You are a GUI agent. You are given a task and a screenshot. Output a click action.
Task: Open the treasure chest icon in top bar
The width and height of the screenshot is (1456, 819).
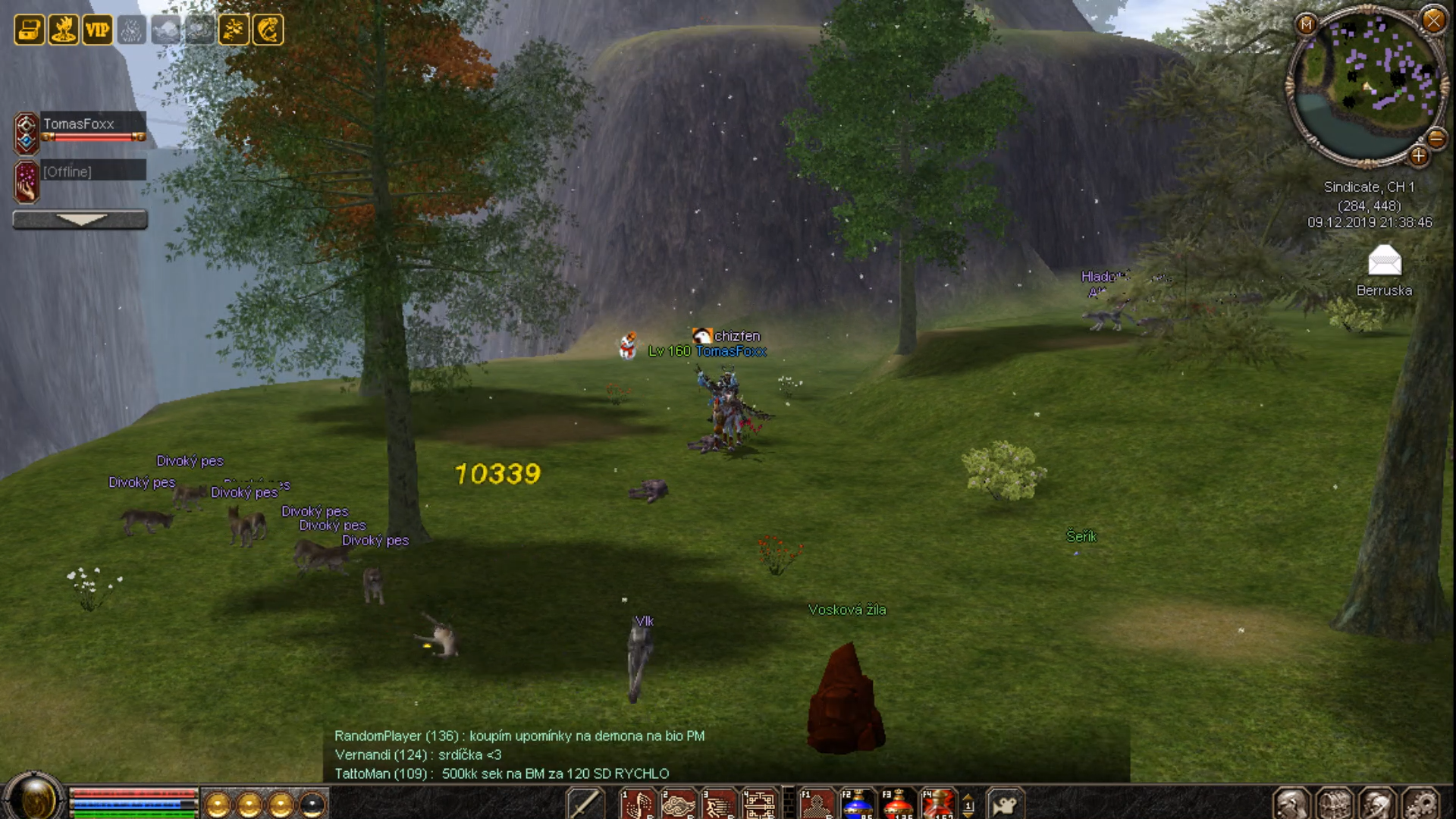point(29,30)
